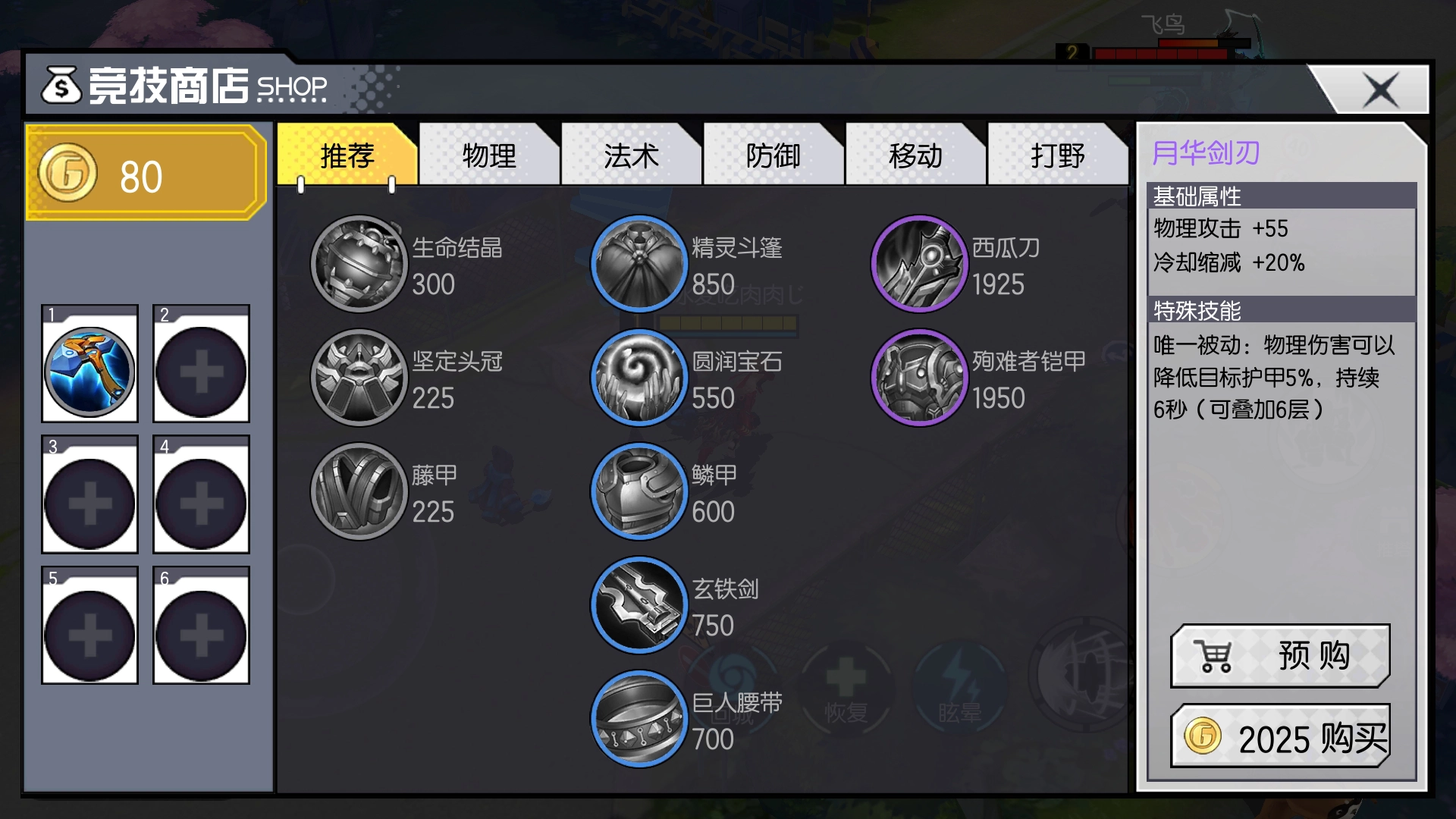Open the 法术 item category
The image size is (1456, 819).
coord(630,155)
